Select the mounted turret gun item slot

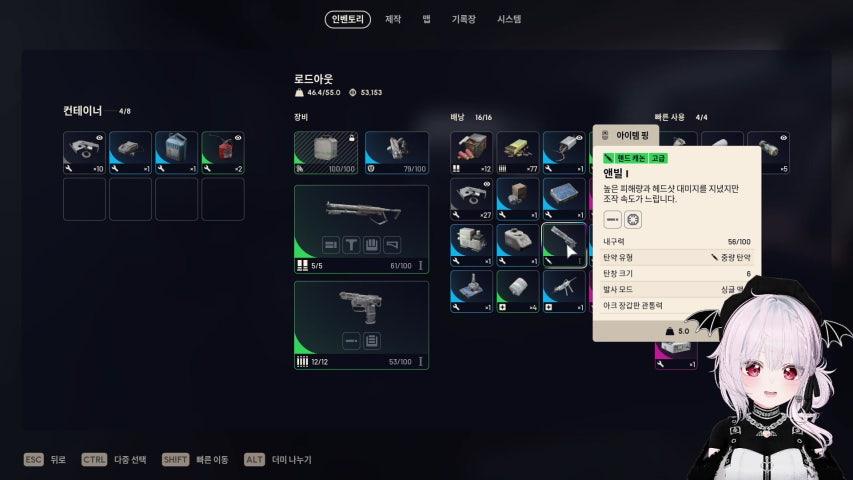pos(564,290)
